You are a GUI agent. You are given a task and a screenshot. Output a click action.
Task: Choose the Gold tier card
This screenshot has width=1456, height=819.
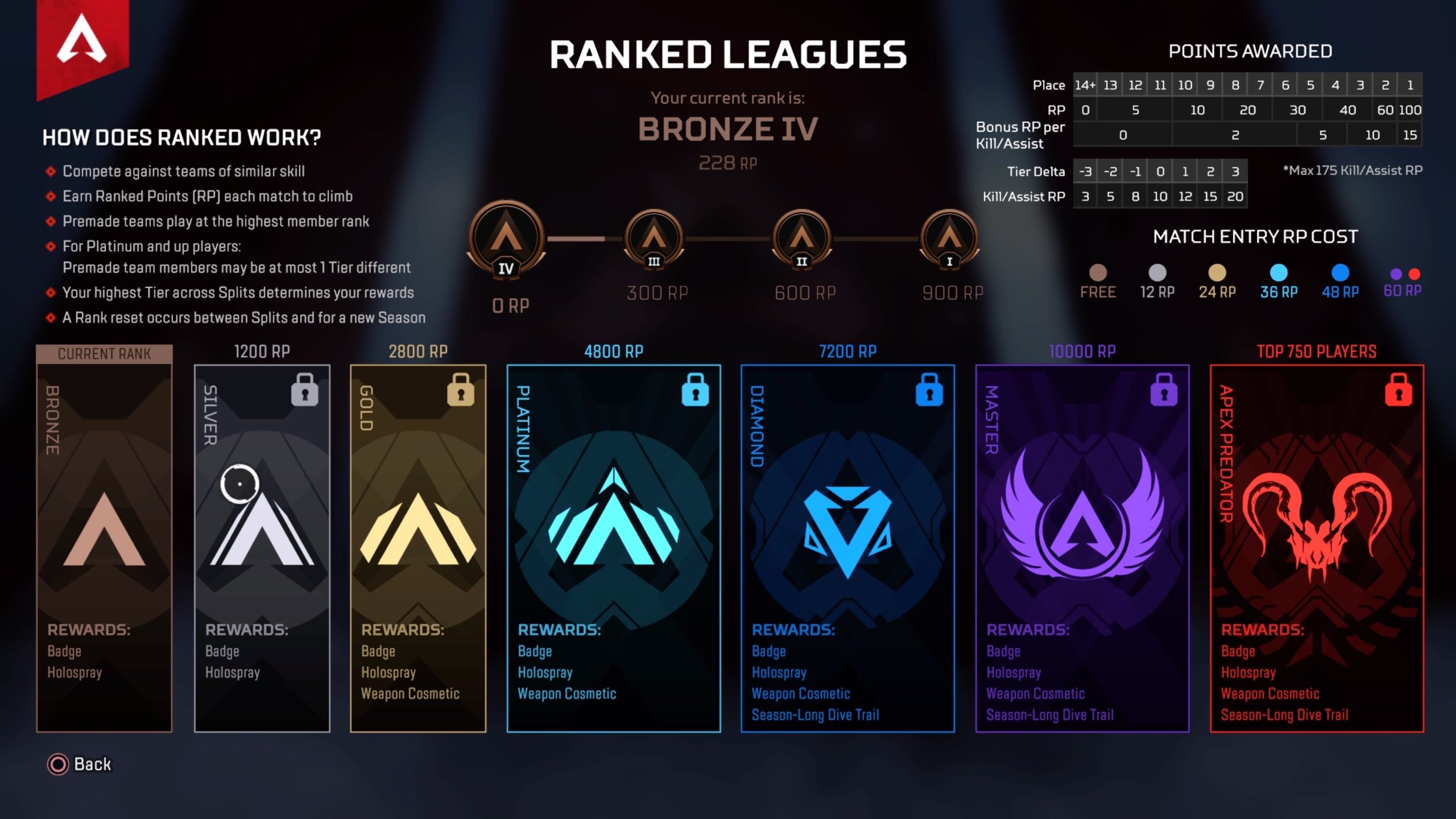418,547
